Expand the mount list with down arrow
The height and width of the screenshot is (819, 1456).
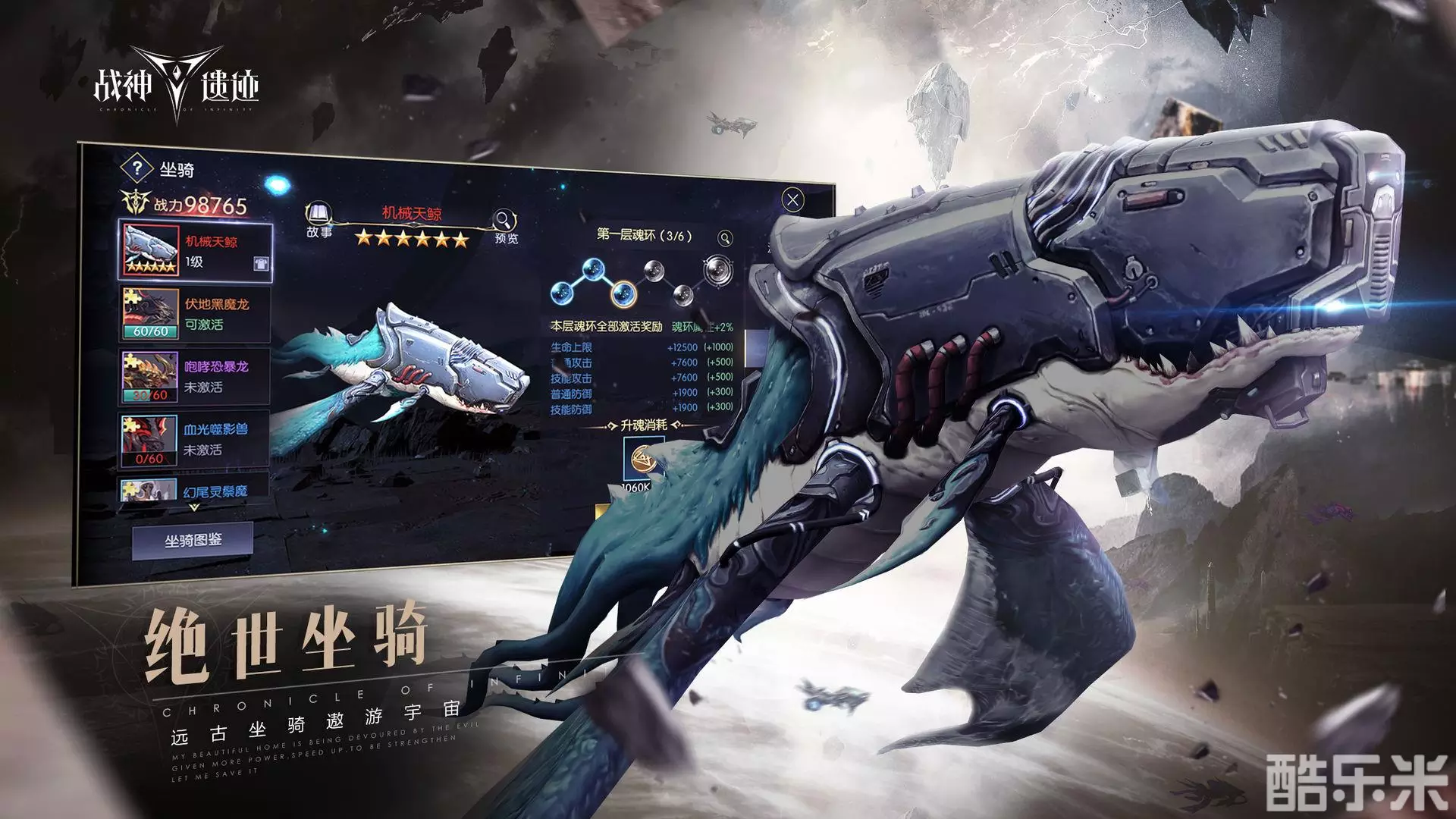[x=193, y=507]
